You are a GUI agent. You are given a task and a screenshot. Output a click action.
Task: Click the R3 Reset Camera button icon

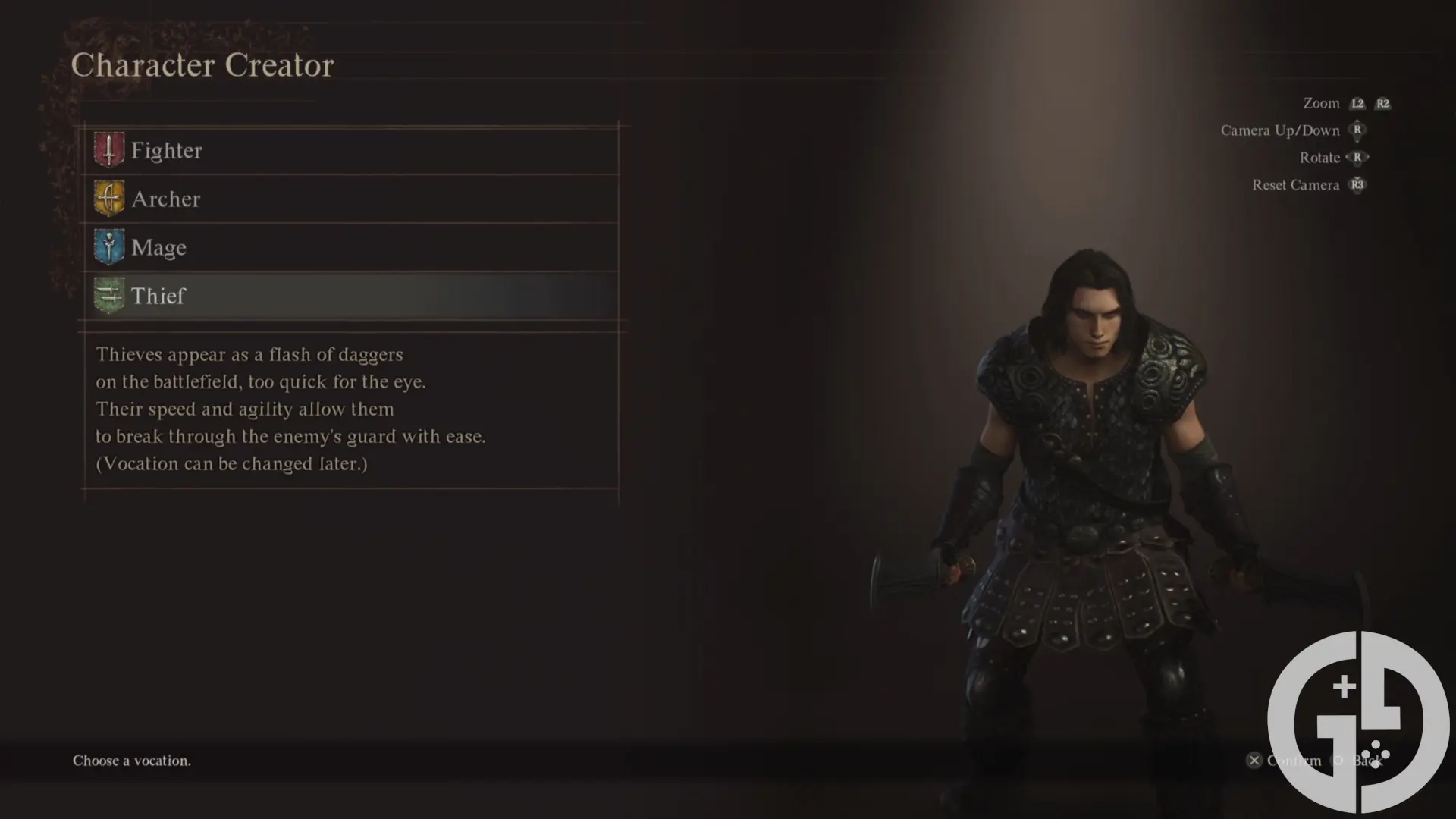1357,184
